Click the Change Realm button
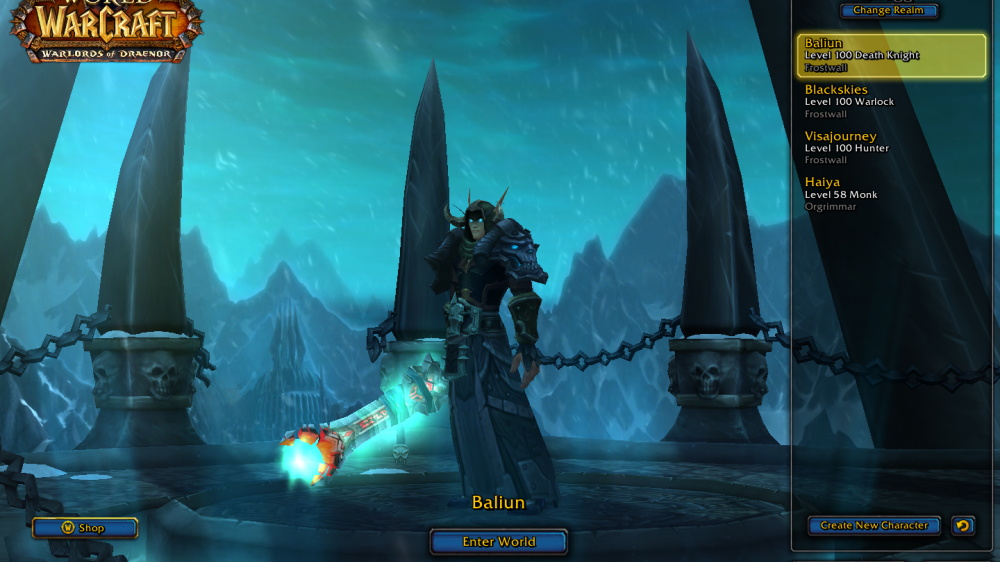The width and height of the screenshot is (1000, 562). point(889,11)
